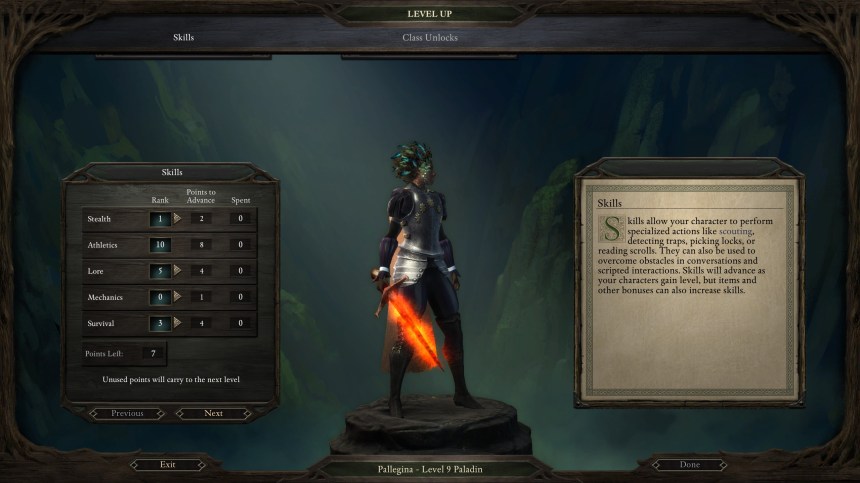Go to the Next level-up step
860x483 pixels.
pos(213,413)
